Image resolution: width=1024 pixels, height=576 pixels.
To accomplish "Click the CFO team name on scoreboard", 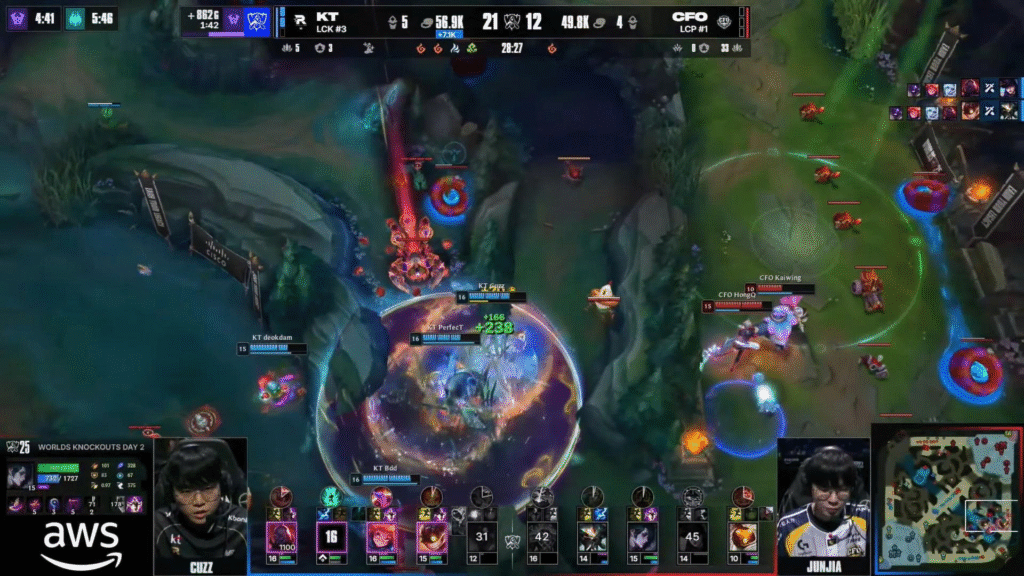I will pyautogui.click(x=690, y=16).
